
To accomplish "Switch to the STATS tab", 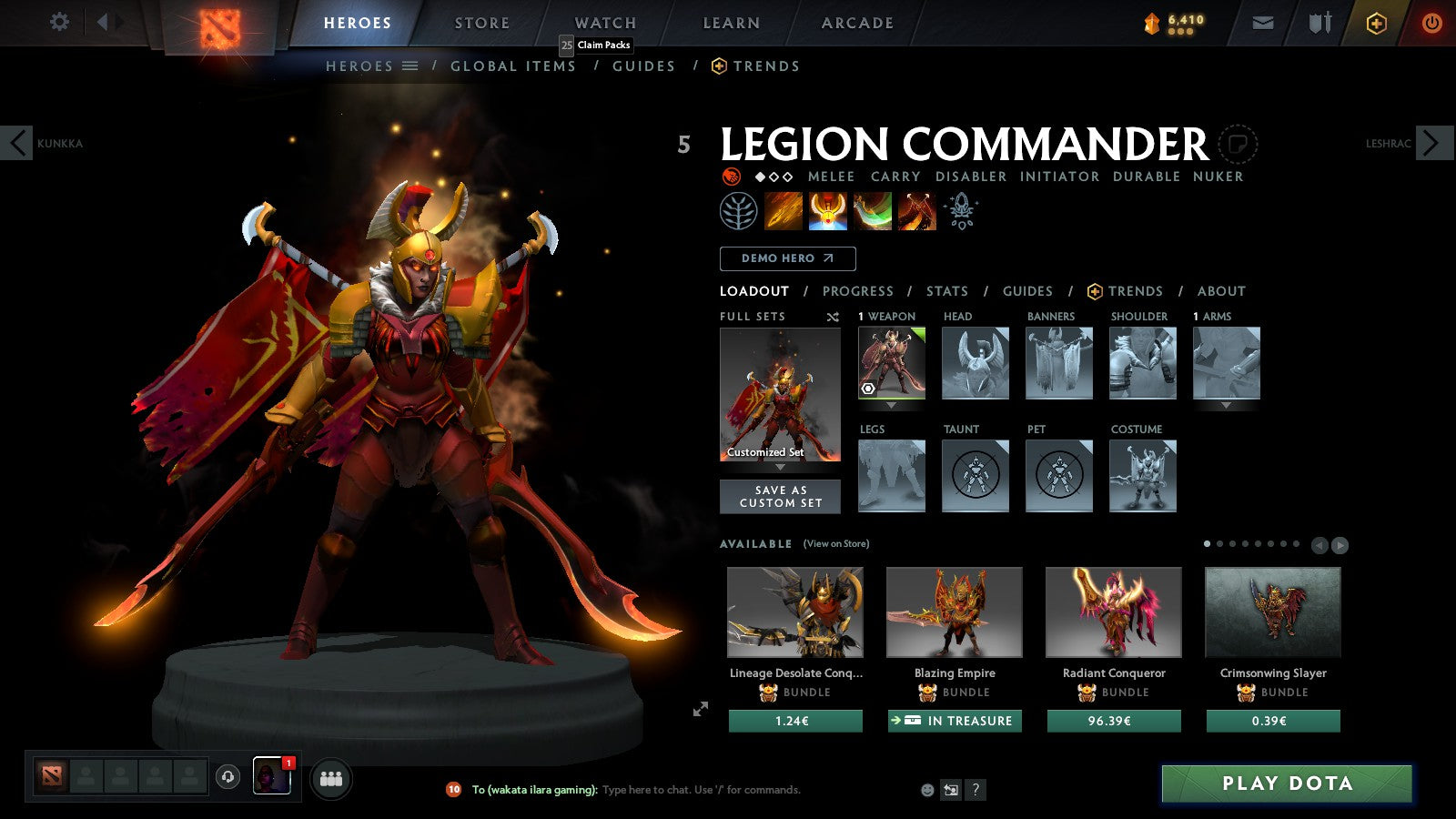I will coord(947,291).
